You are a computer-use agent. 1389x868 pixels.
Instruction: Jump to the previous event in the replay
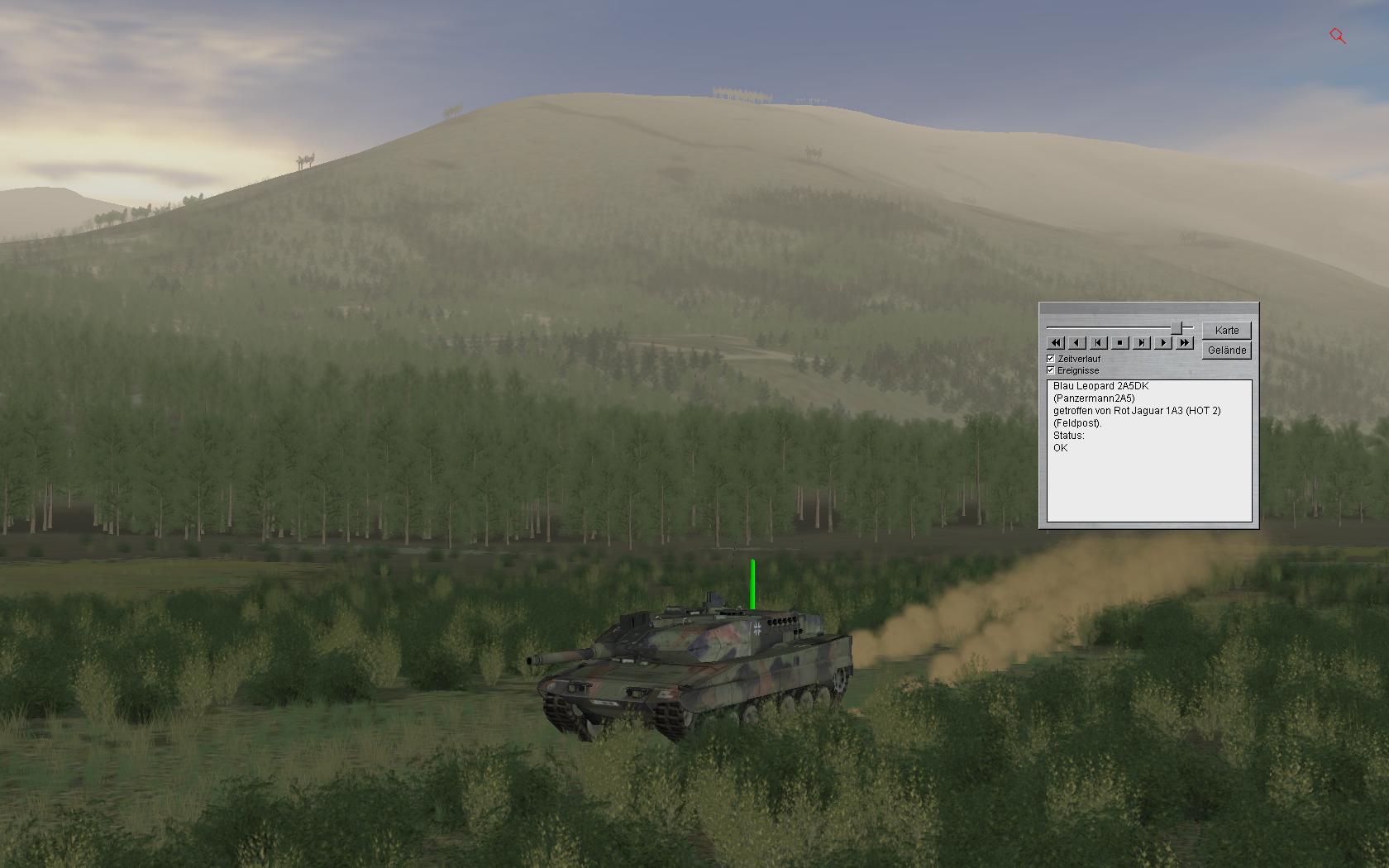pos(1099,342)
